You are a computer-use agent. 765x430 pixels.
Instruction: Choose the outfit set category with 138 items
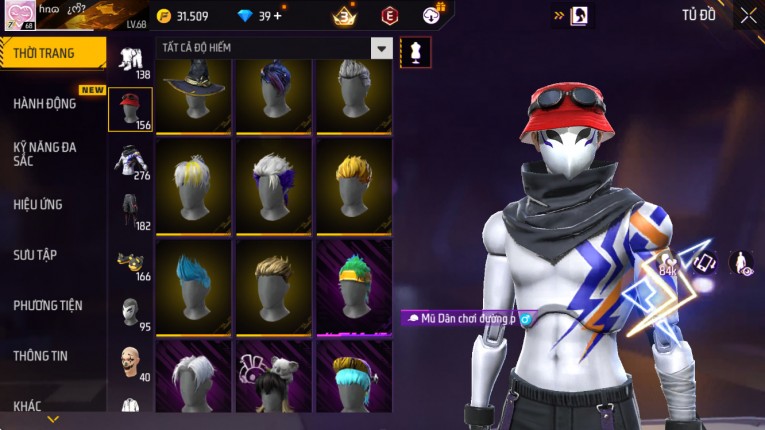pos(130,60)
